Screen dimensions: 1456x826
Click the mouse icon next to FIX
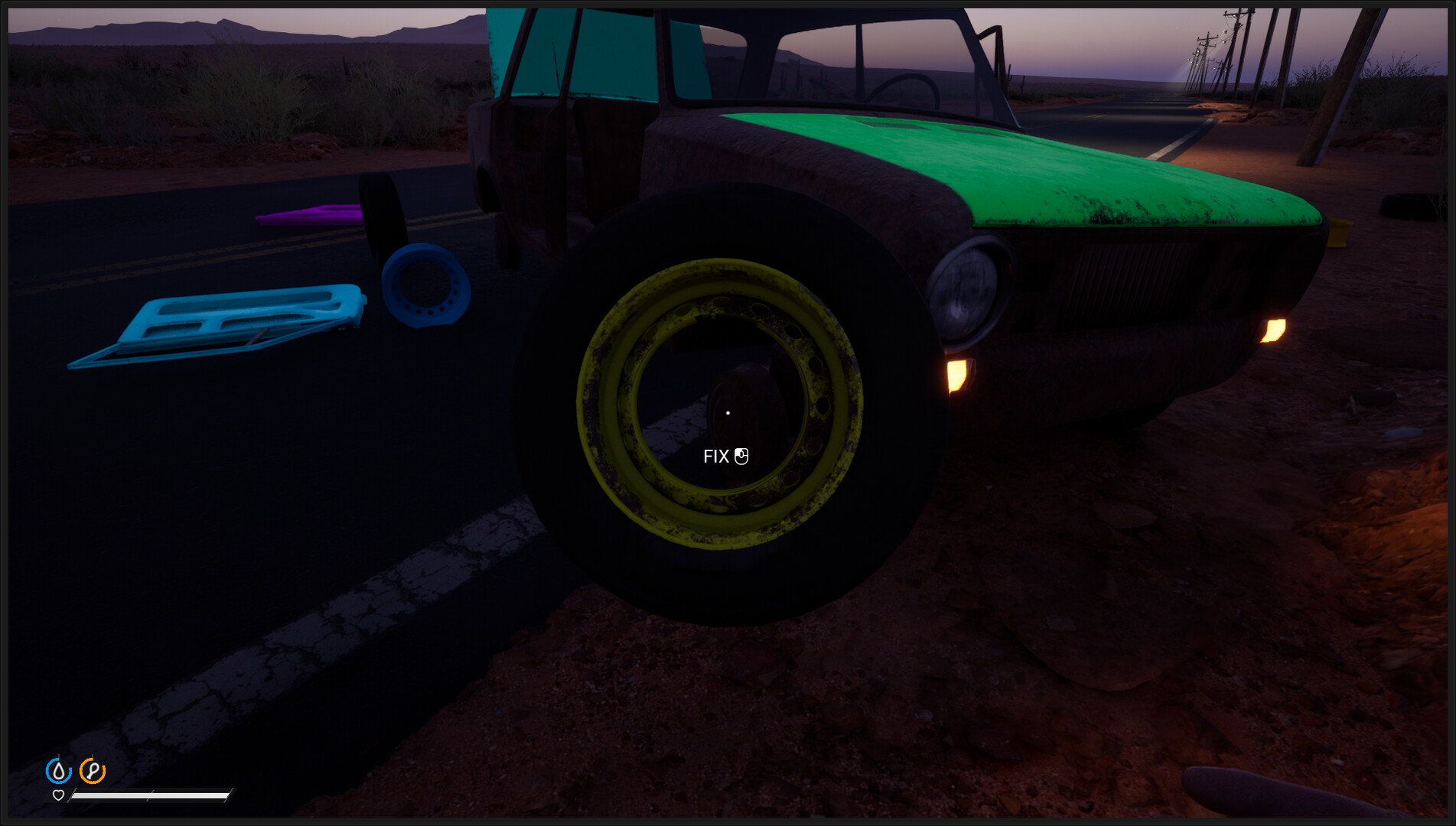pyautogui.click(x=741, y=456)
